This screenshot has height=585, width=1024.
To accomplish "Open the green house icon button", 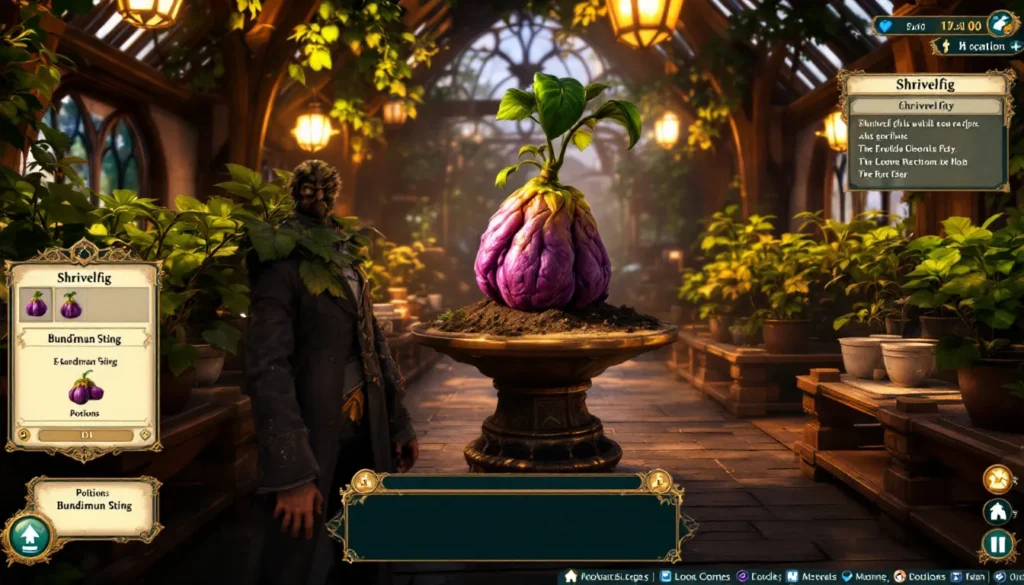I will 997,512.
